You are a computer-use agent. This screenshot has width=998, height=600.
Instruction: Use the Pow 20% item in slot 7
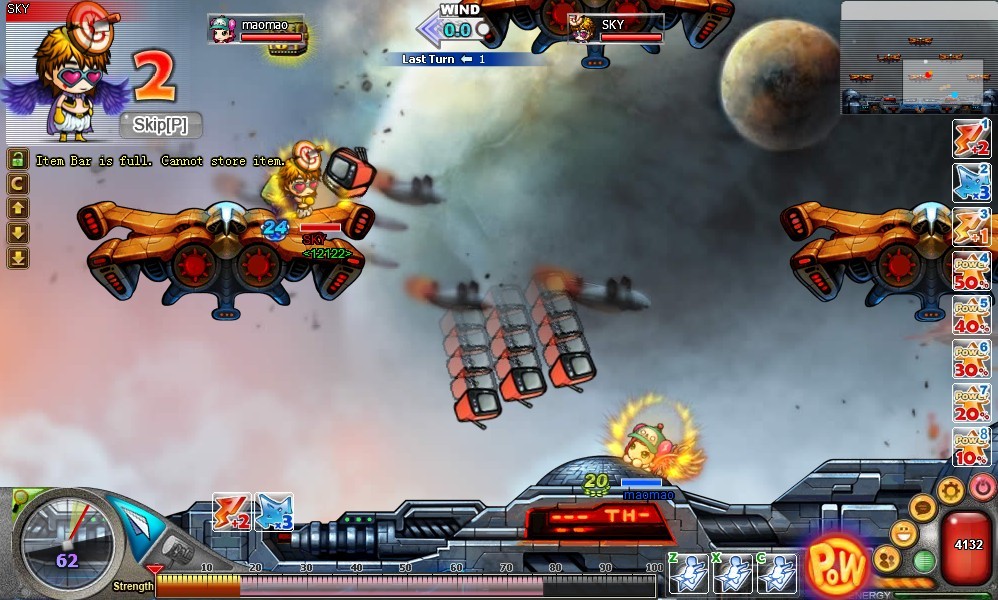pos(971,401)
